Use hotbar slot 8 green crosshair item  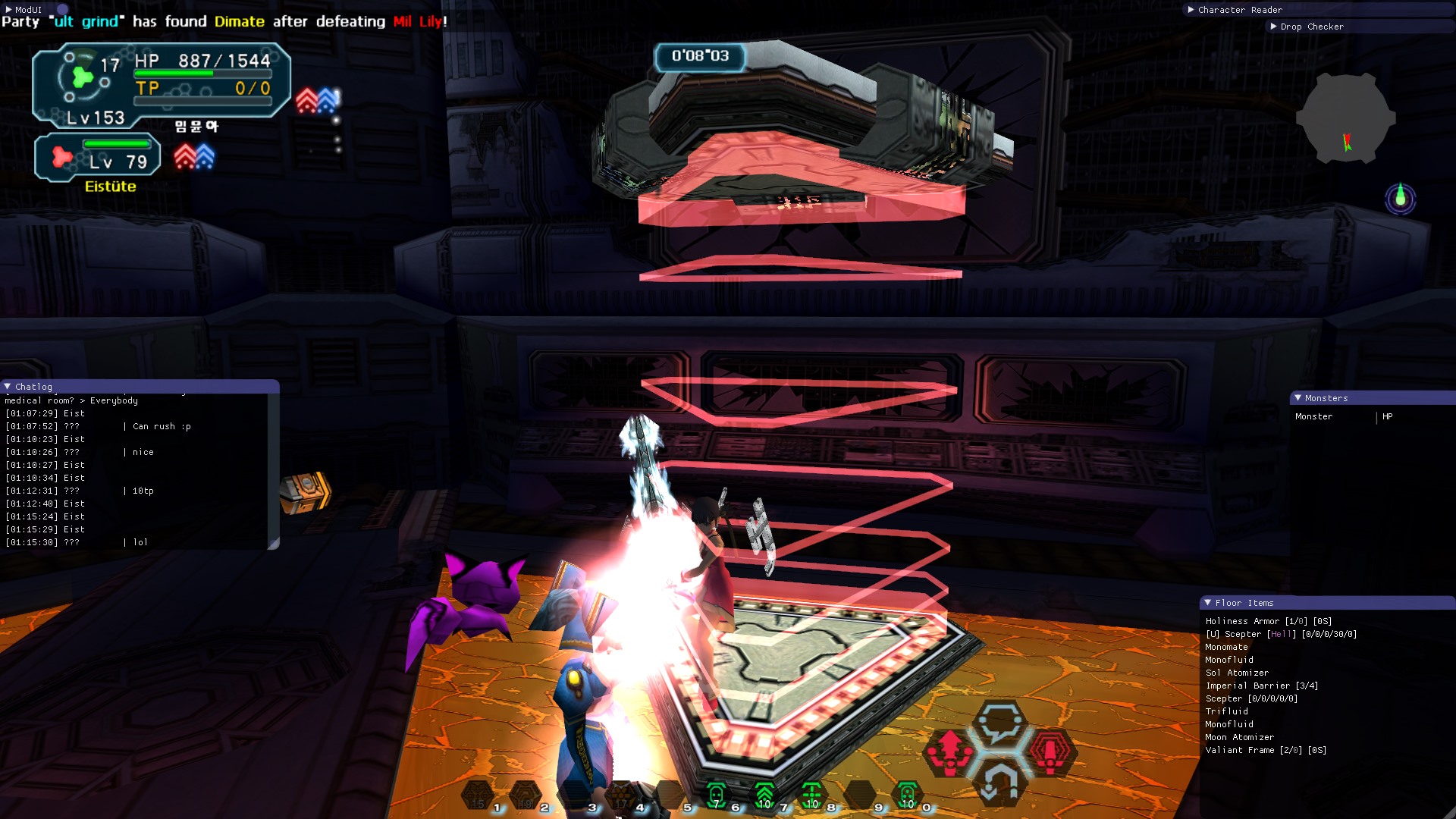[x=812, y=795]
